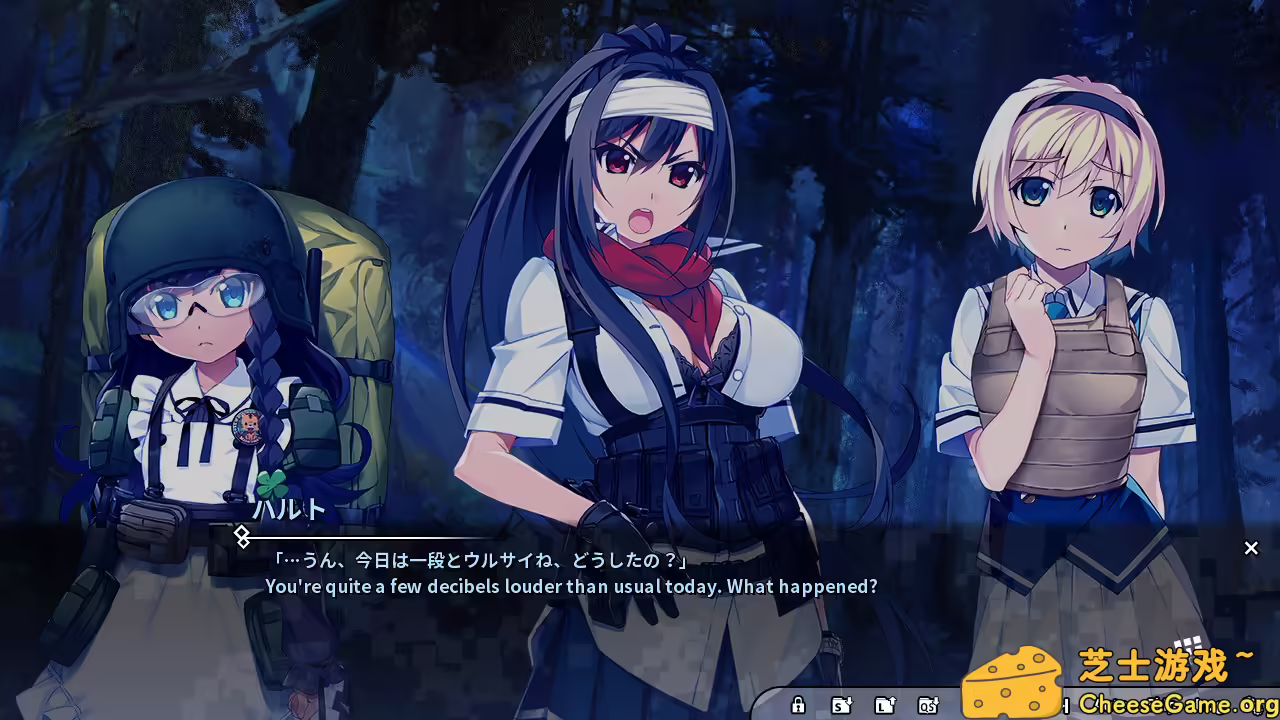Toggle the padlock icon in the bottom toolbar
Image resolution: width=1280 pixels, height=720 pixels.
click(799, 705)
